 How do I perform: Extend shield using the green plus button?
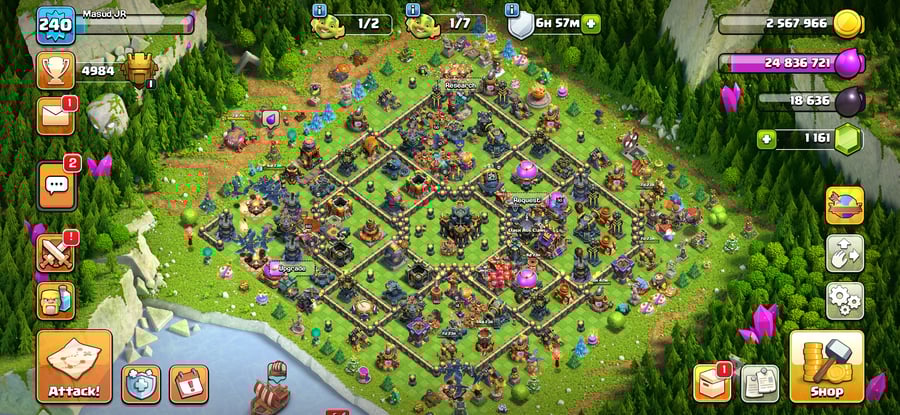(x=592, y=23)
